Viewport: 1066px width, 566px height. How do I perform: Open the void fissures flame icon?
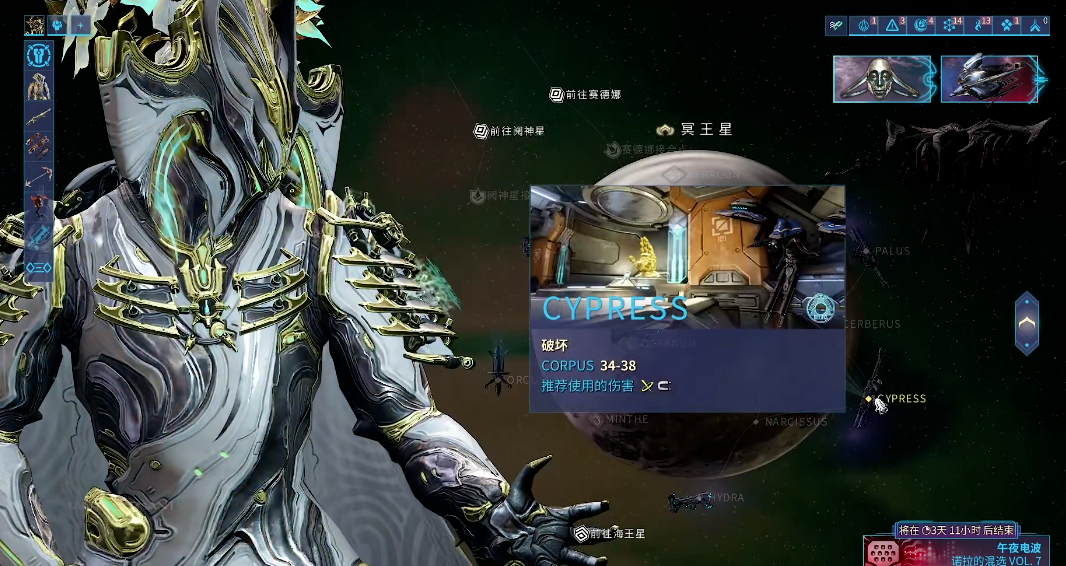pyautogui.click(x=982, y=26)
